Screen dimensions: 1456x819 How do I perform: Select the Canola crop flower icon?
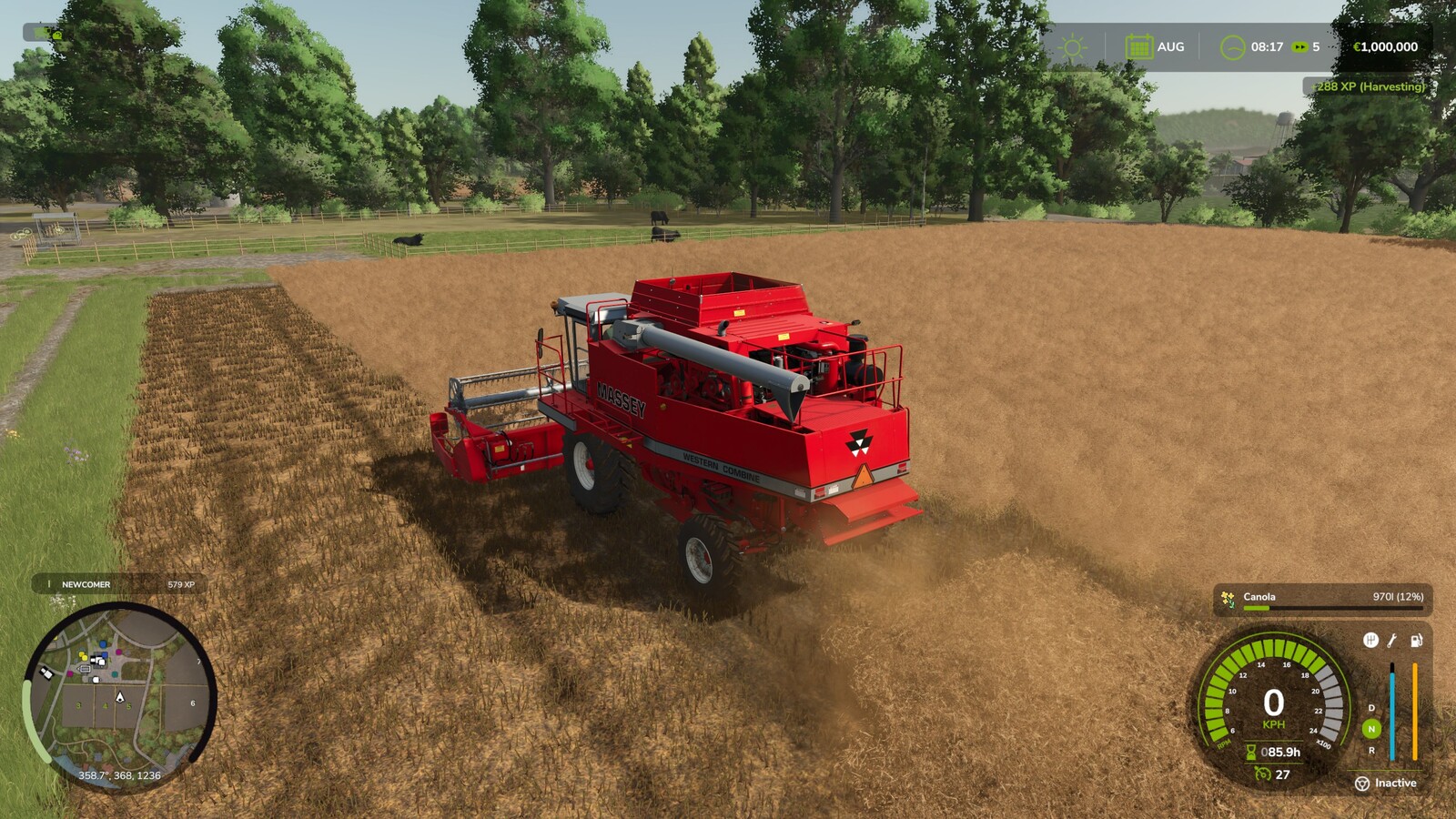tap(1228, 598)
